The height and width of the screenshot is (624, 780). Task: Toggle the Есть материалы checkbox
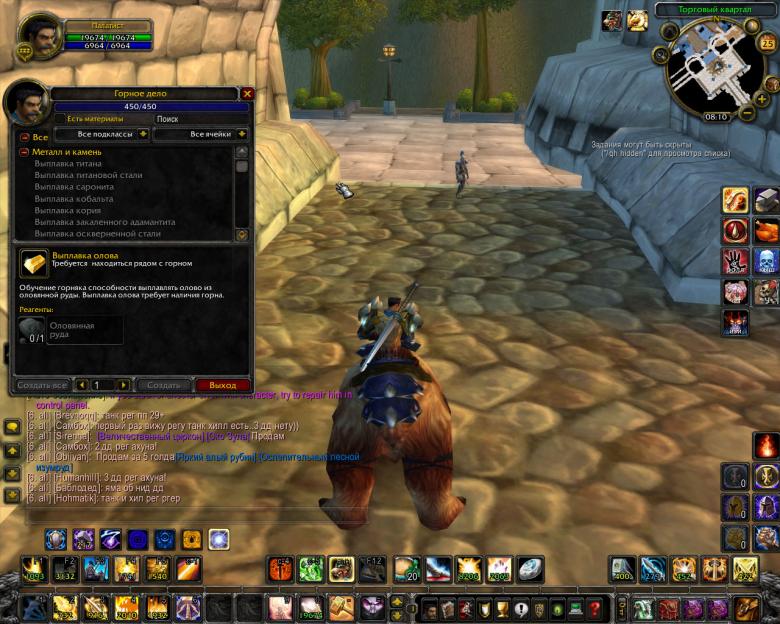point(60,119)
